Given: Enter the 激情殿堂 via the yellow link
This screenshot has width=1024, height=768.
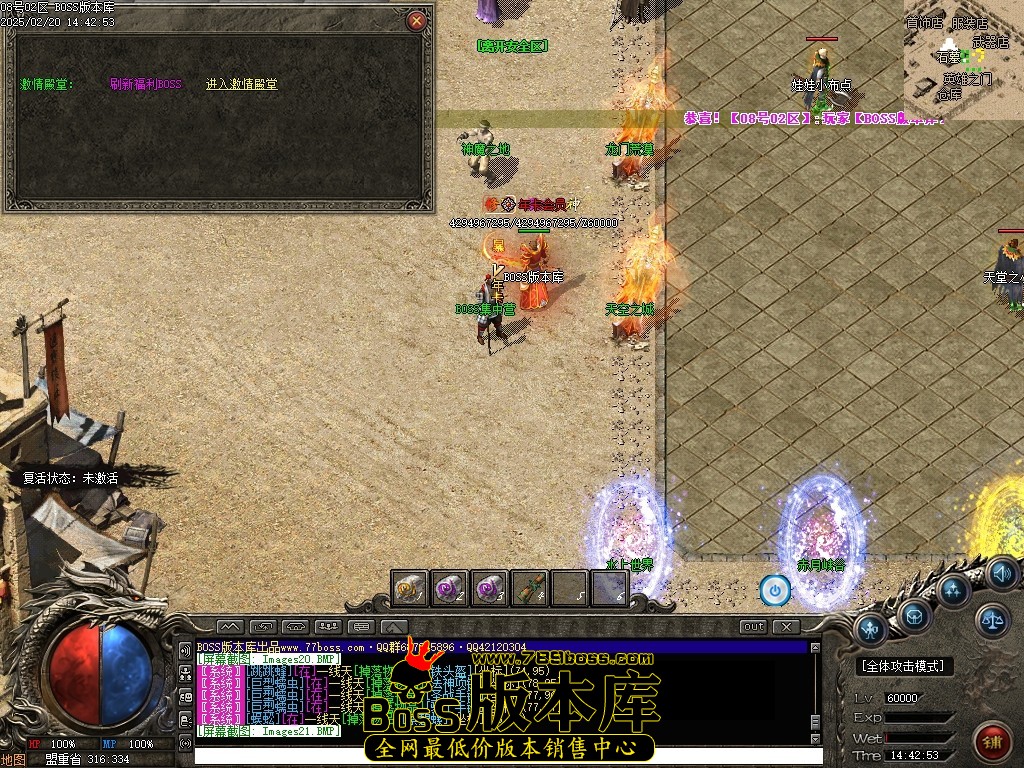Looking at the screenshot, I should point(242,85).
